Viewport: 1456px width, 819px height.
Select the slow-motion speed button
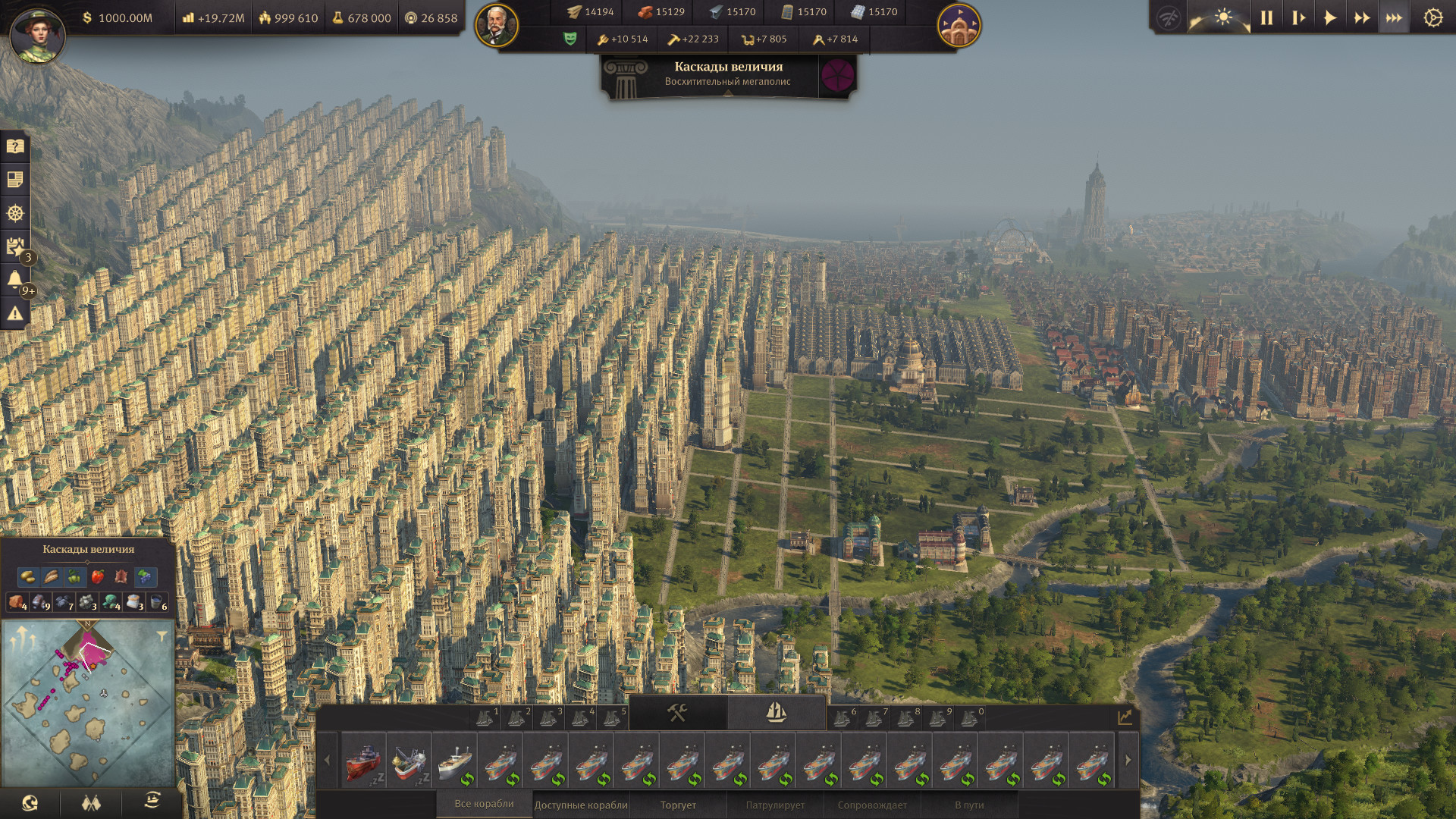pos(1298,17)
